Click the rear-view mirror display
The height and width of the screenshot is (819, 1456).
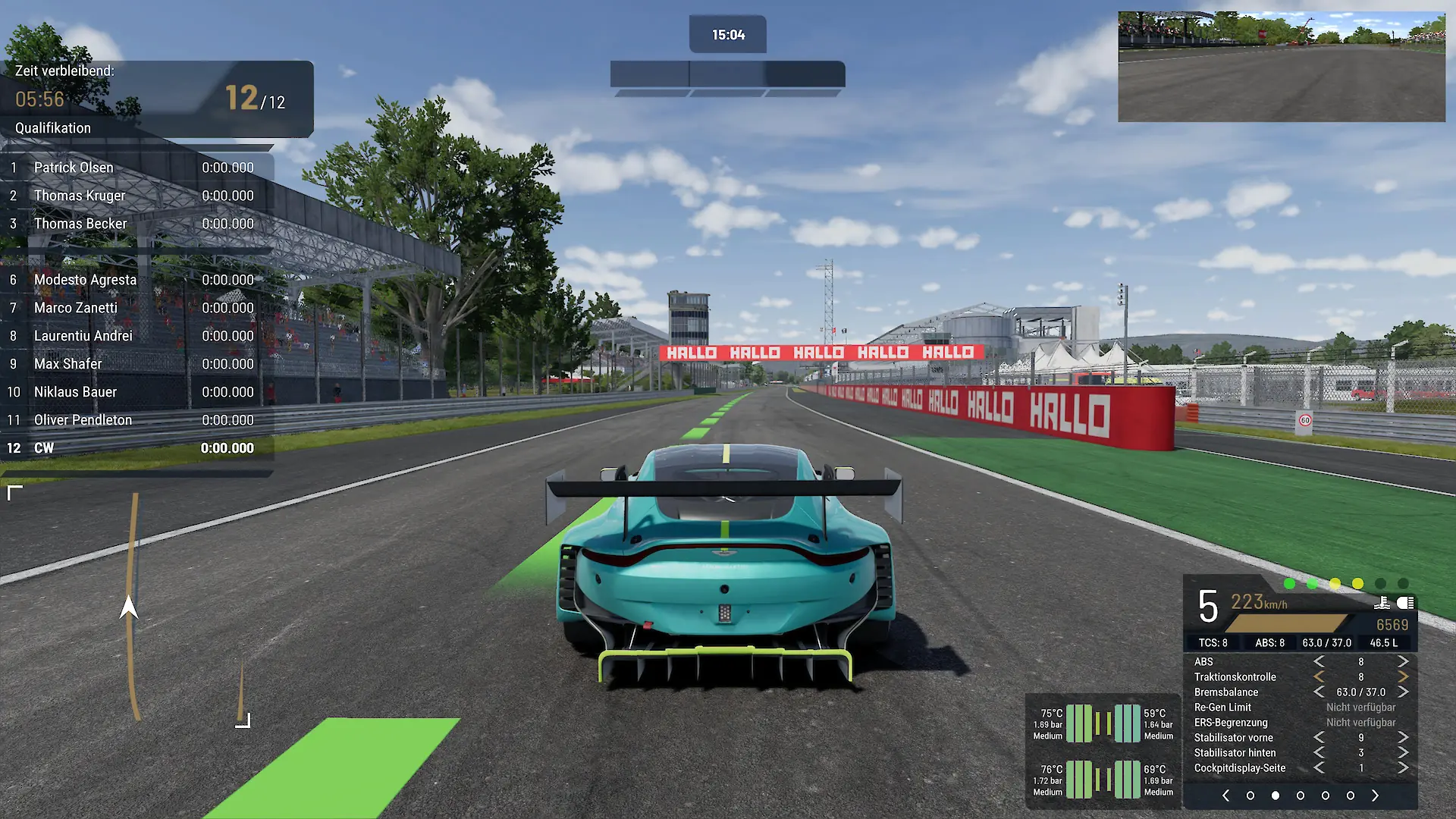coord(1282,67)
